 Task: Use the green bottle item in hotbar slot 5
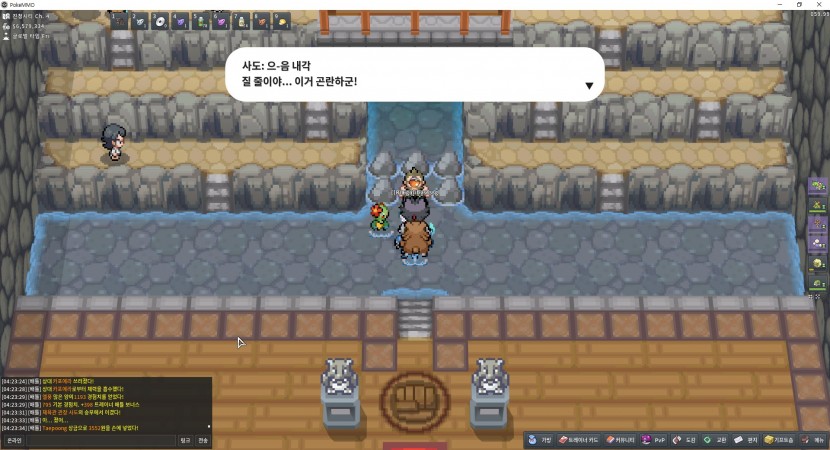[x=201, y=20]
